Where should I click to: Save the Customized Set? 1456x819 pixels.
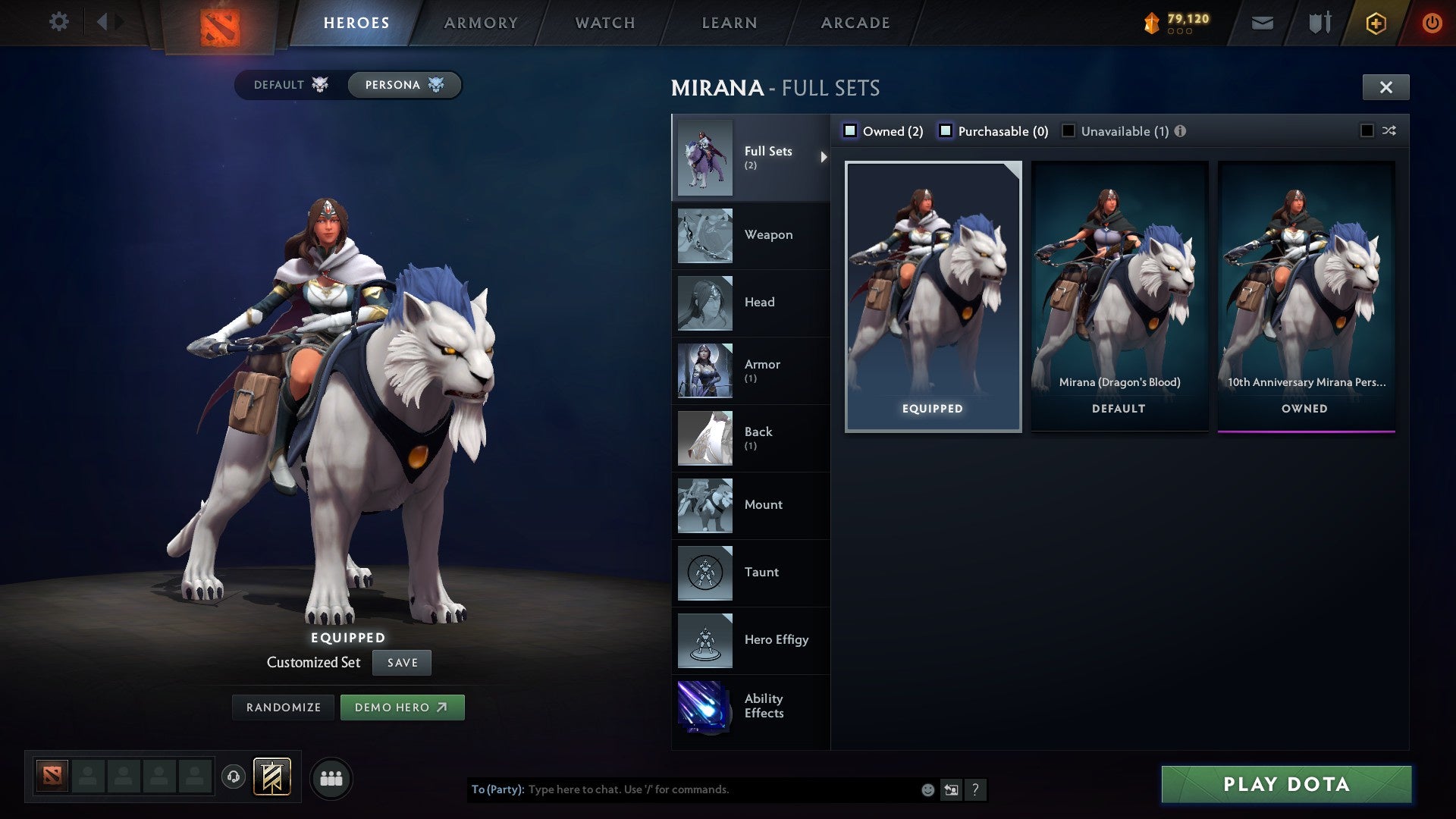[401, 662]
